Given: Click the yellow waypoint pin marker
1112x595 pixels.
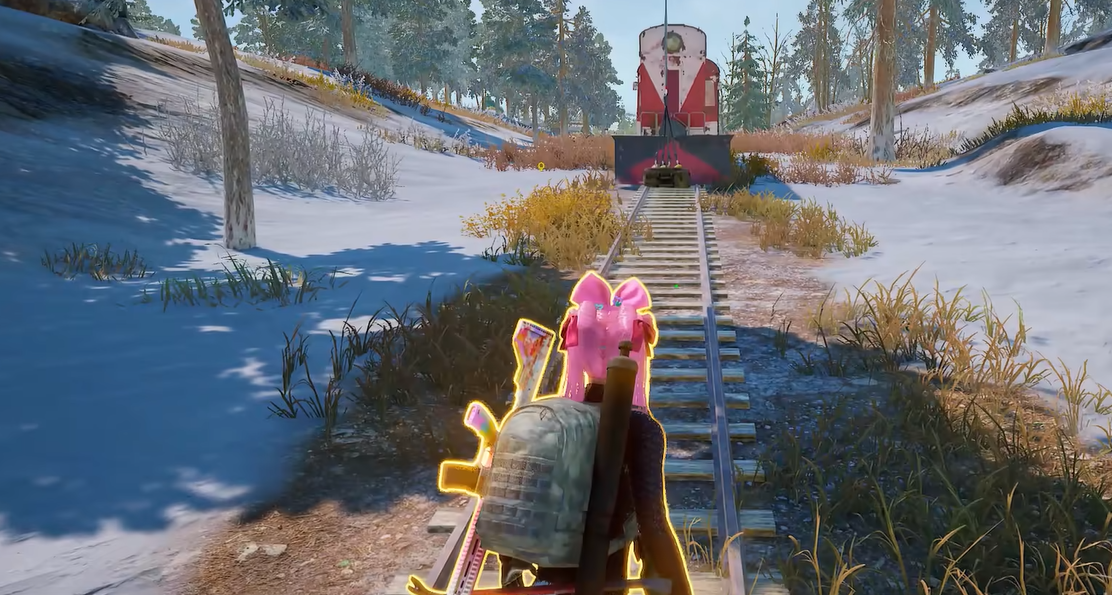Looking at the screenshot, I should (x=541, y=166).
